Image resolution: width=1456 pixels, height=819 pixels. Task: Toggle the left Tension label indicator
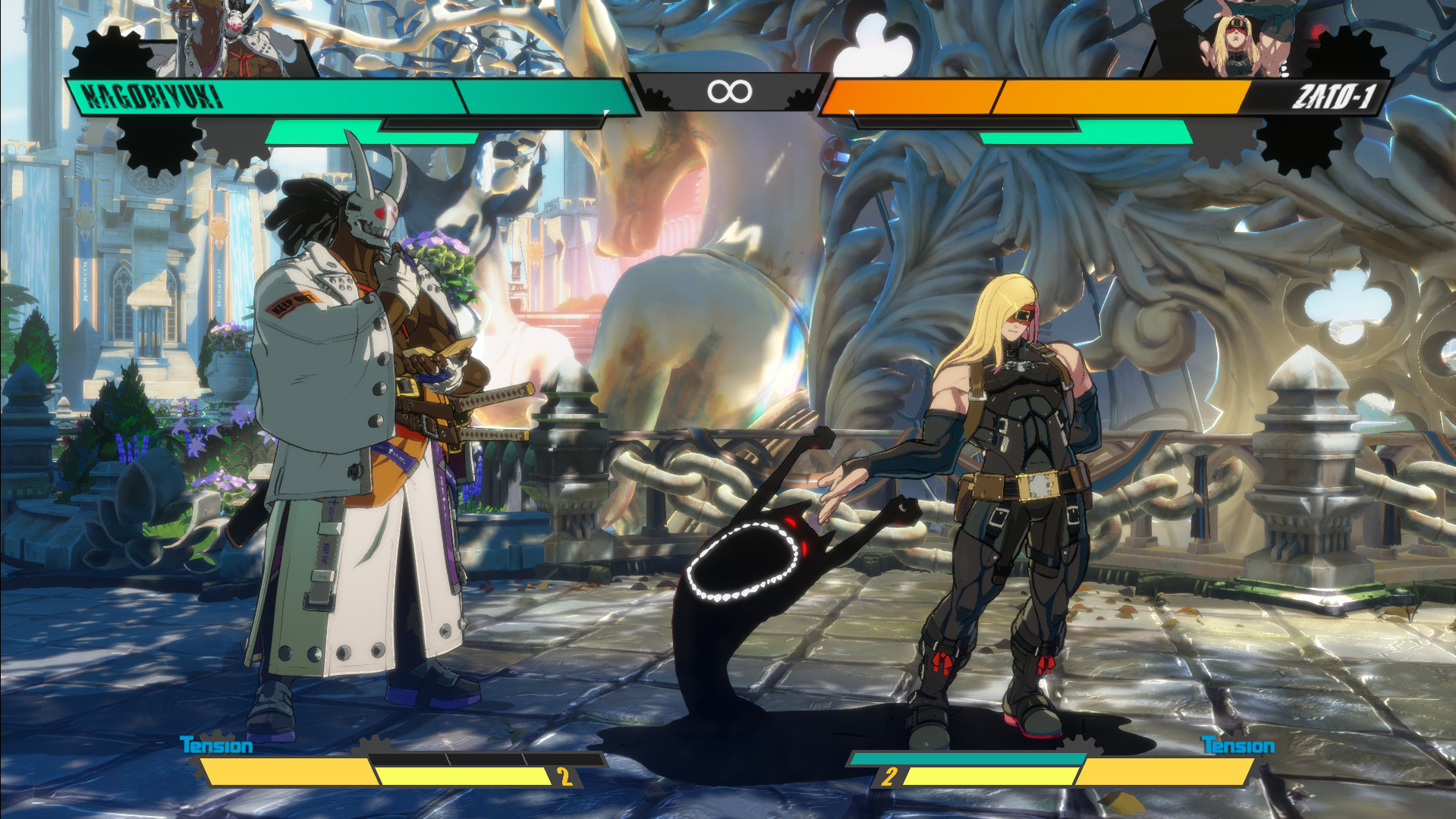pos(215,745)
